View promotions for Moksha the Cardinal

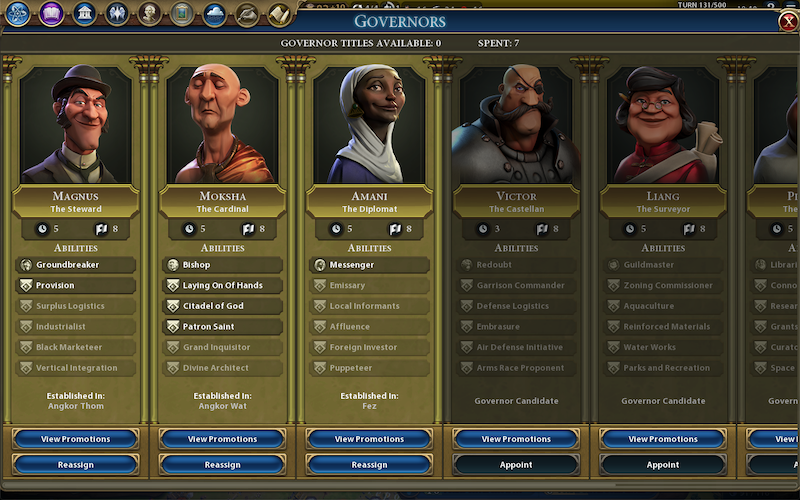pyautogui.click(x=222, y=439)
